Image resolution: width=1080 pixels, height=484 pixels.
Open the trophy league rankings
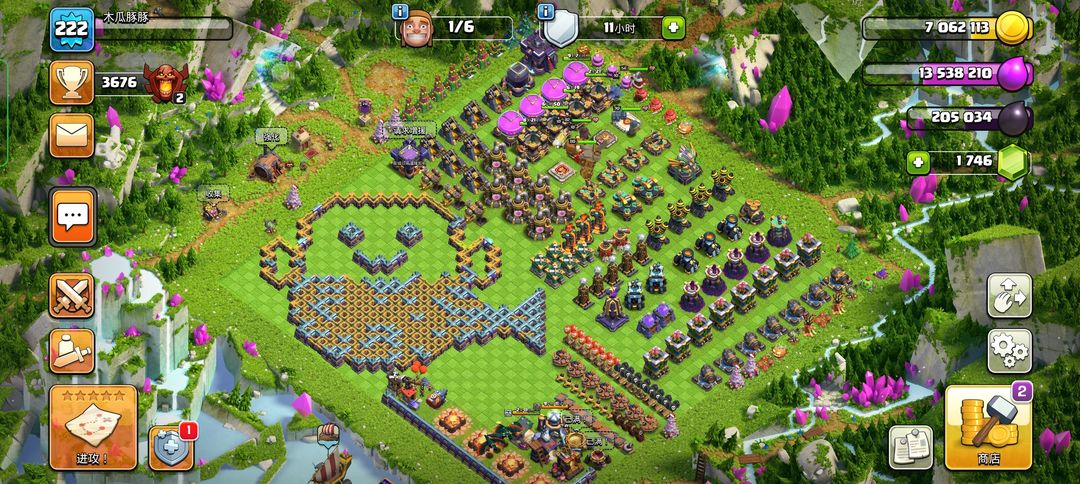(72, 83)
